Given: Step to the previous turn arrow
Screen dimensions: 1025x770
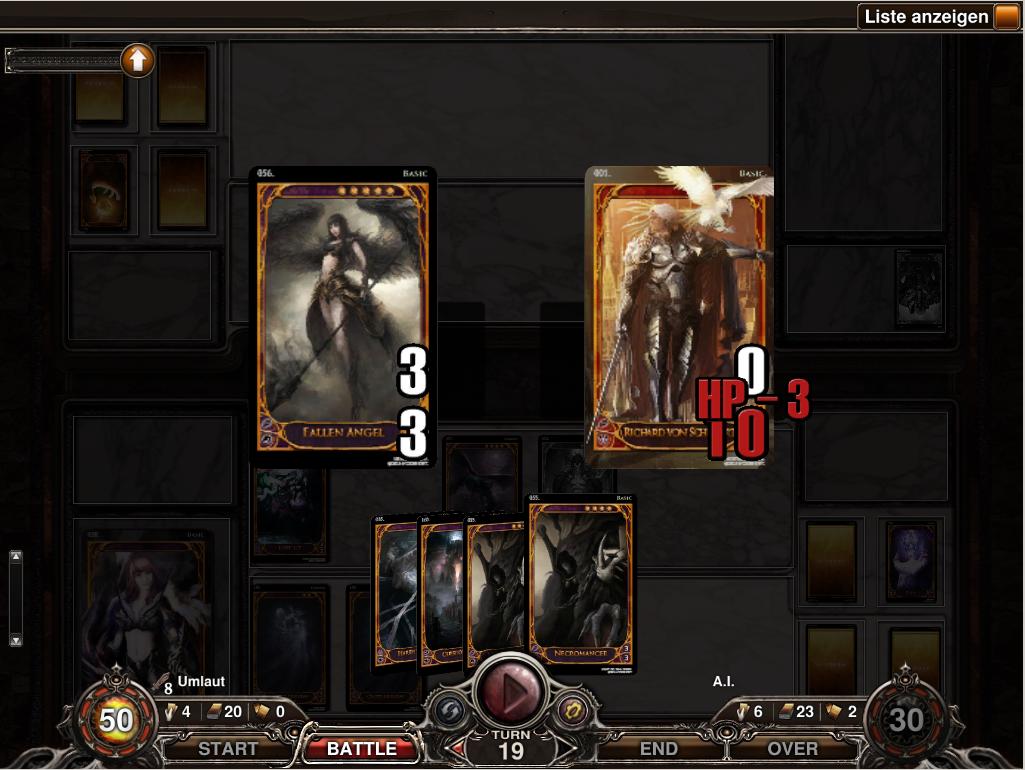Looking at the screenshot, I should click(x=456, y=748).
